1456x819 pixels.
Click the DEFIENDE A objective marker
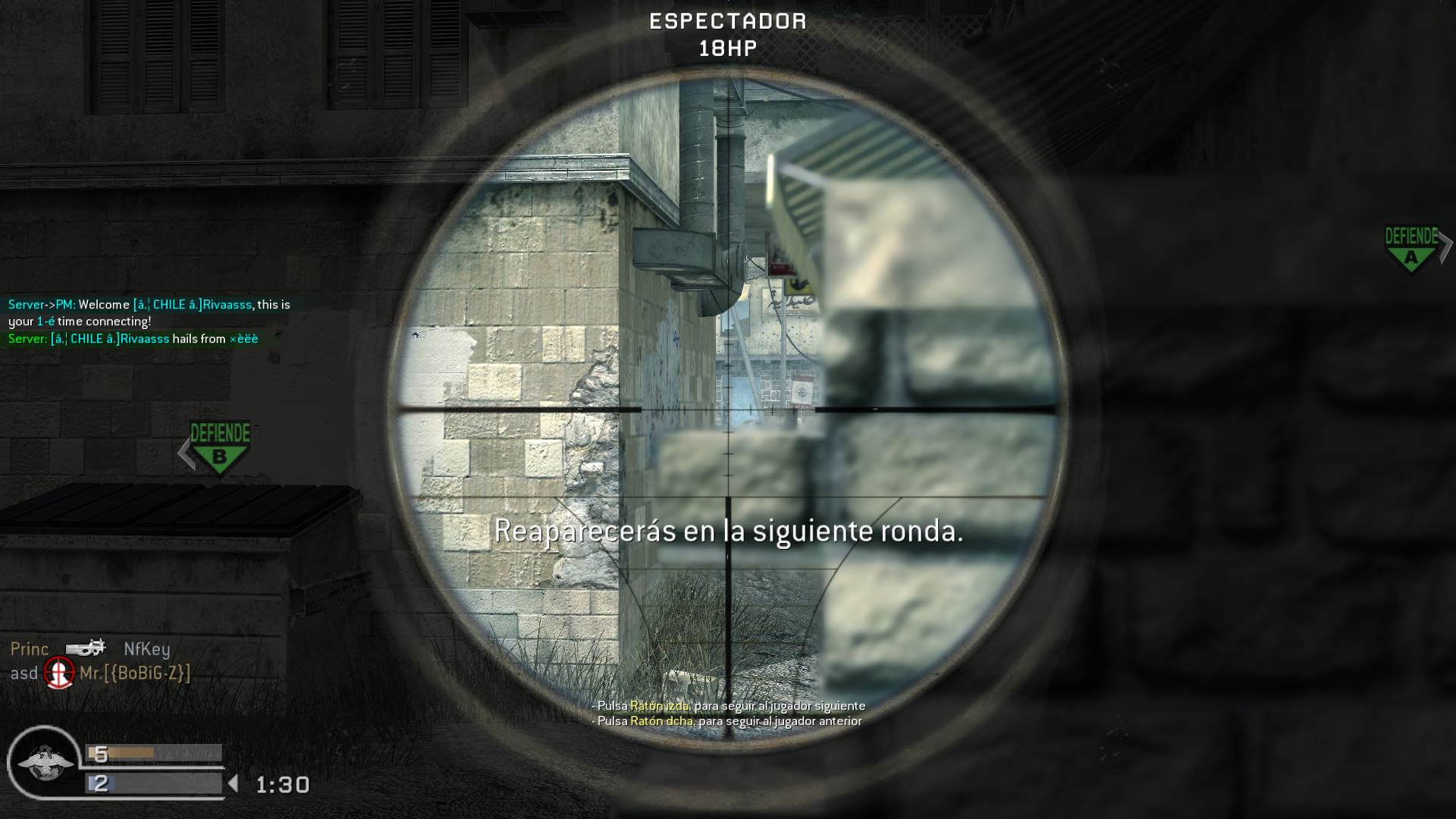(x=1412, y=244)
